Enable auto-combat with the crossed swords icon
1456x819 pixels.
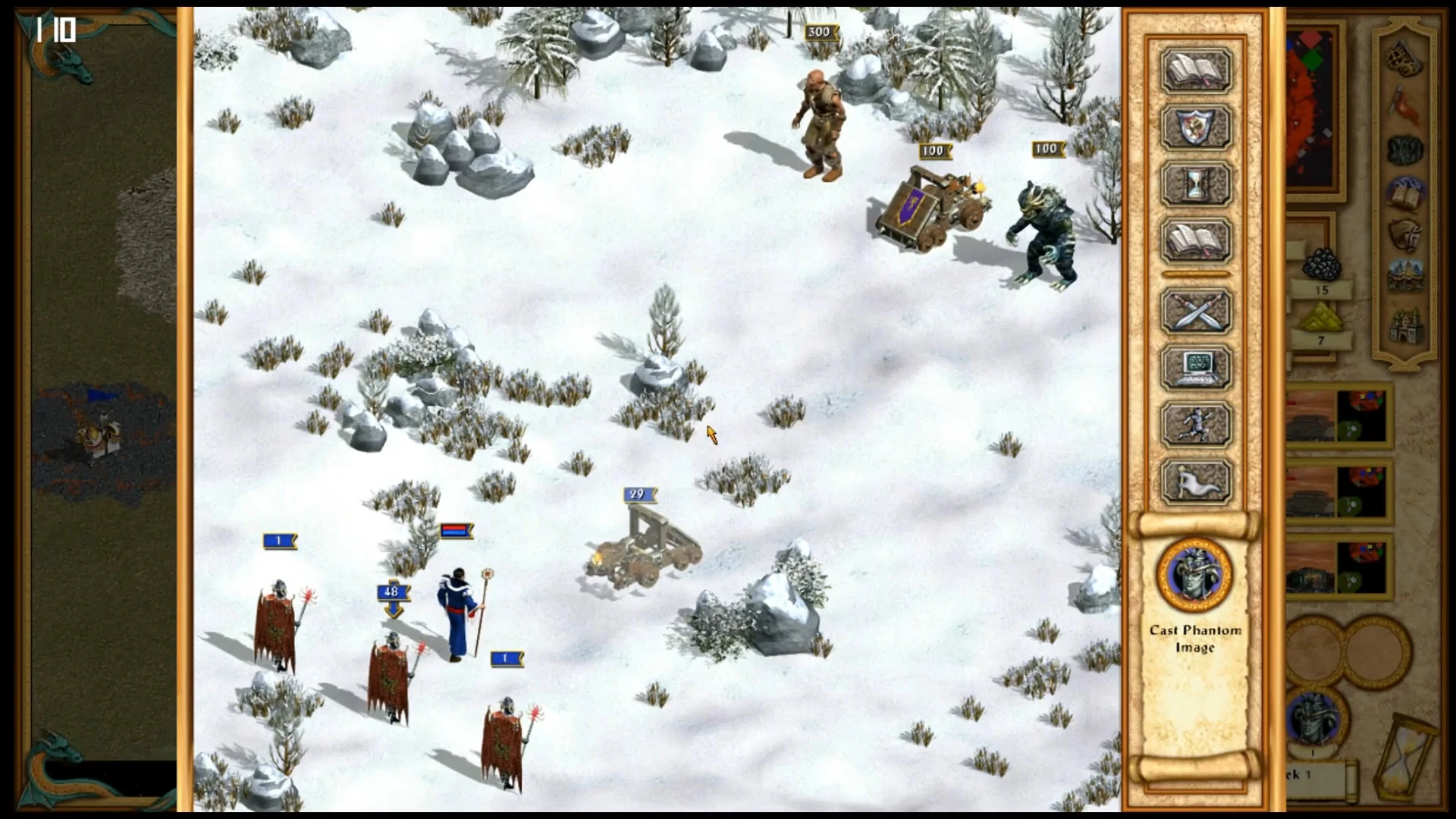pos(1196,312)
